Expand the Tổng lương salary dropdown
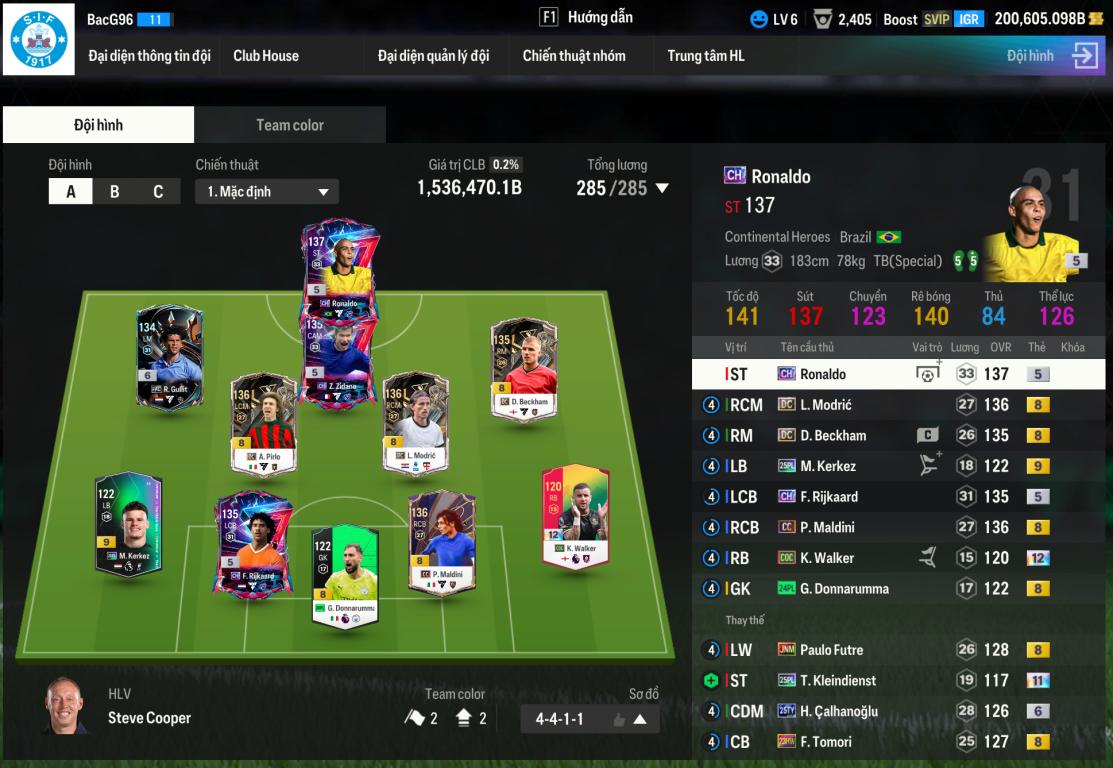The image size is (1113, 768). pyautogui.click(x=661, y=188)
